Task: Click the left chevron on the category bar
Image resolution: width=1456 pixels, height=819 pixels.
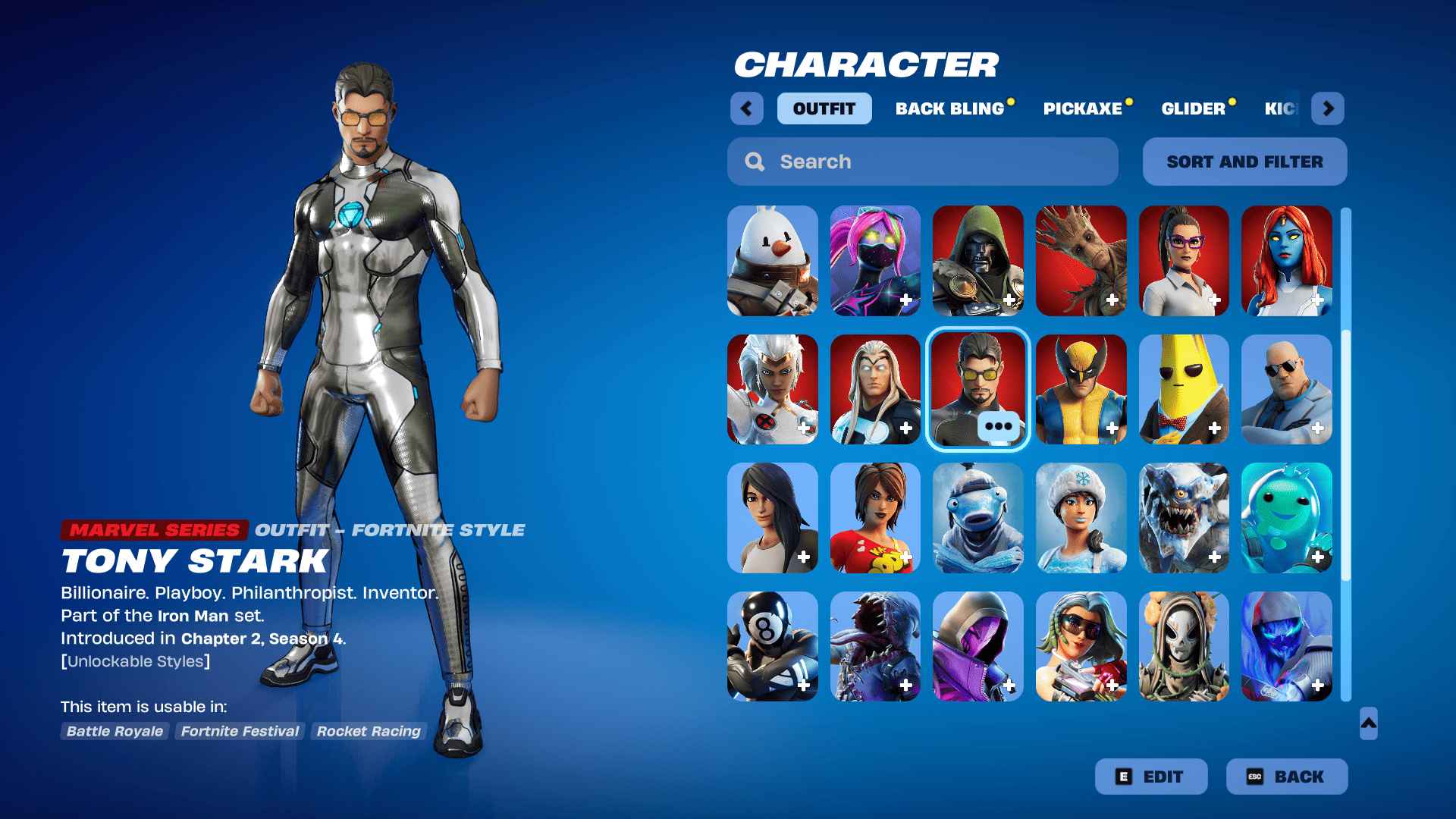Action: click(746, 108)
